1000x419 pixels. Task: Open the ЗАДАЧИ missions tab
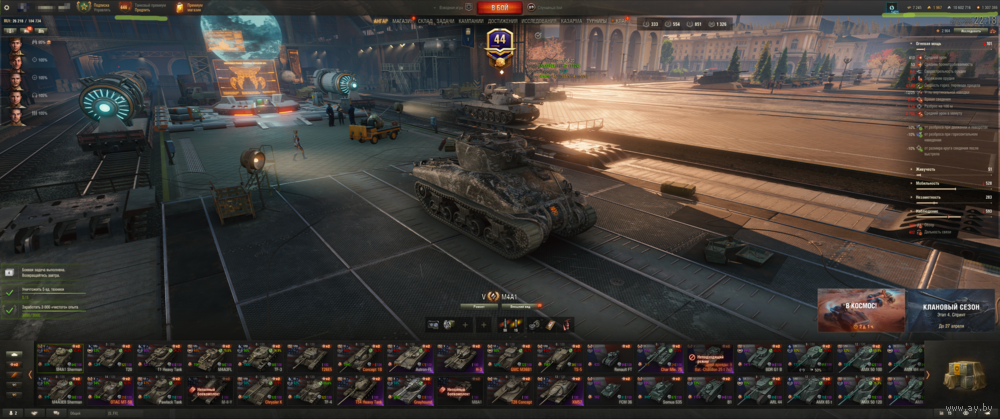[x=445, y=20]
